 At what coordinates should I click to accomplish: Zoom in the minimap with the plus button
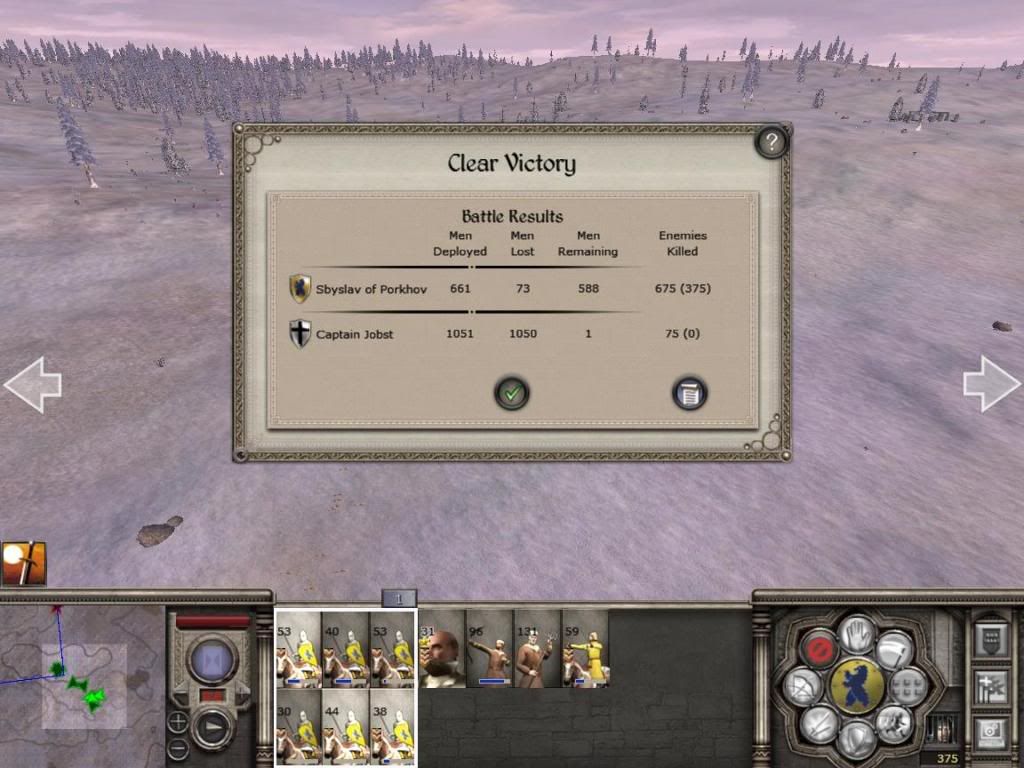point(177,722)
